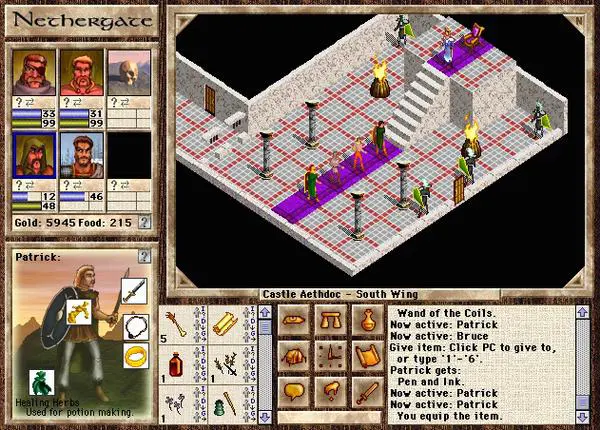Select the equipped sword slot
The image size is (600, 430).
click(x=134, y=291)
